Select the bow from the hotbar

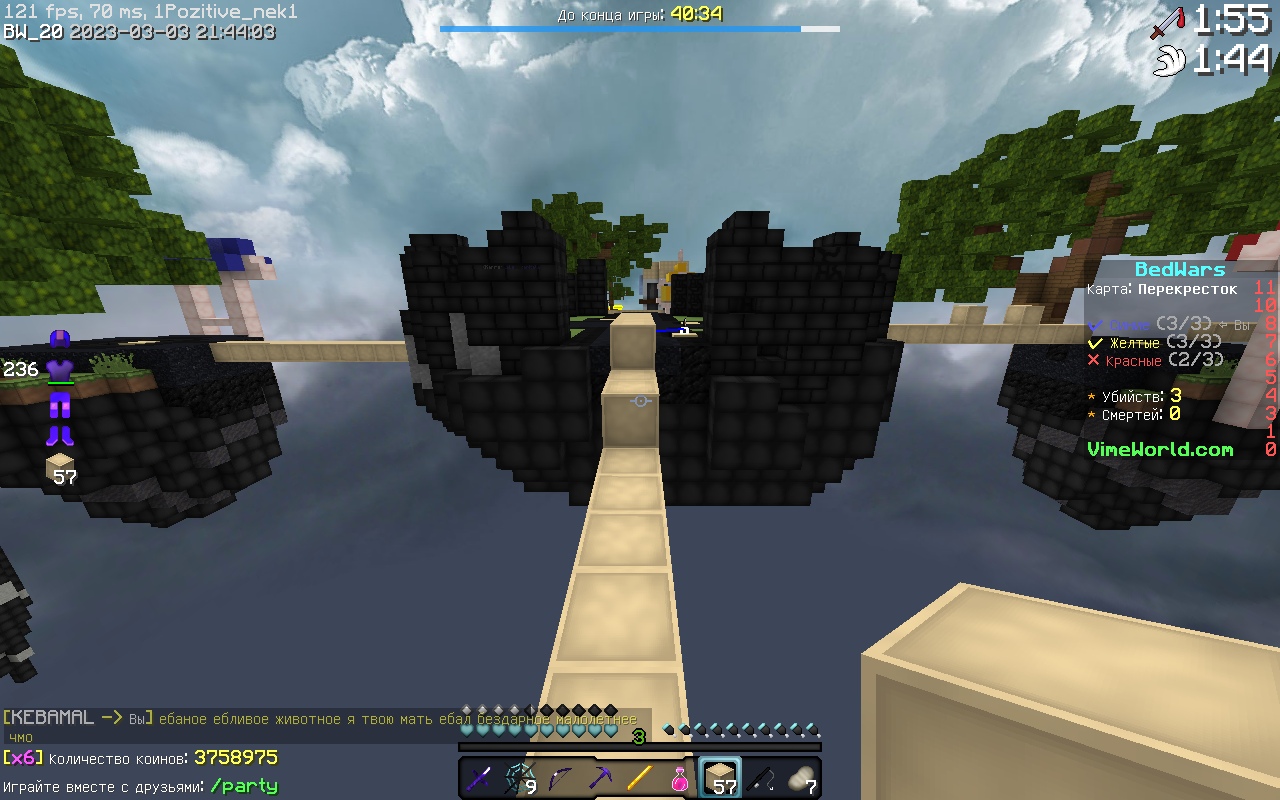(560, 778)
